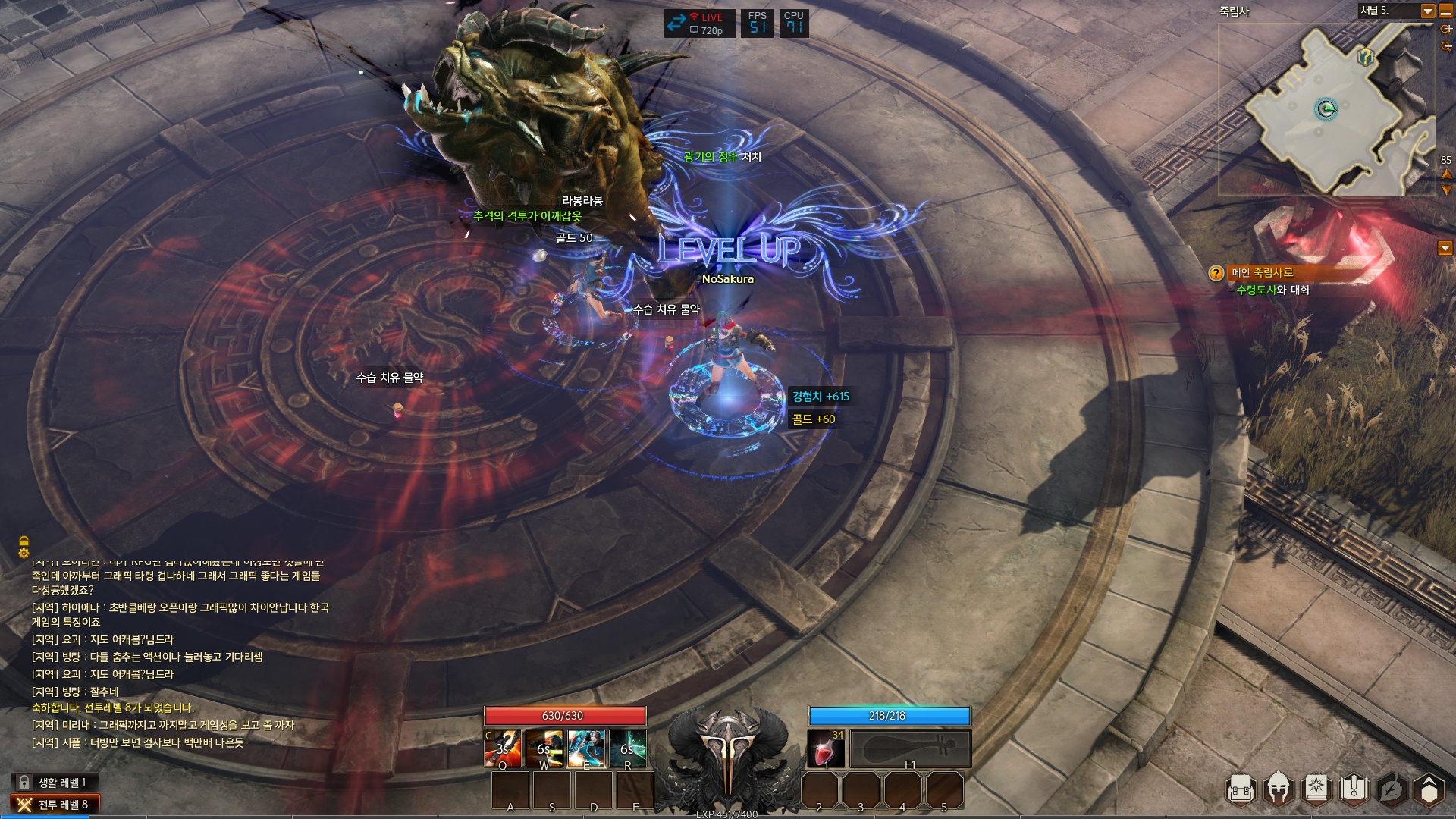Collapse the quest tracker with arrow button
The width and height of the screenshot is (1456, 819).
click(1445, 248)
